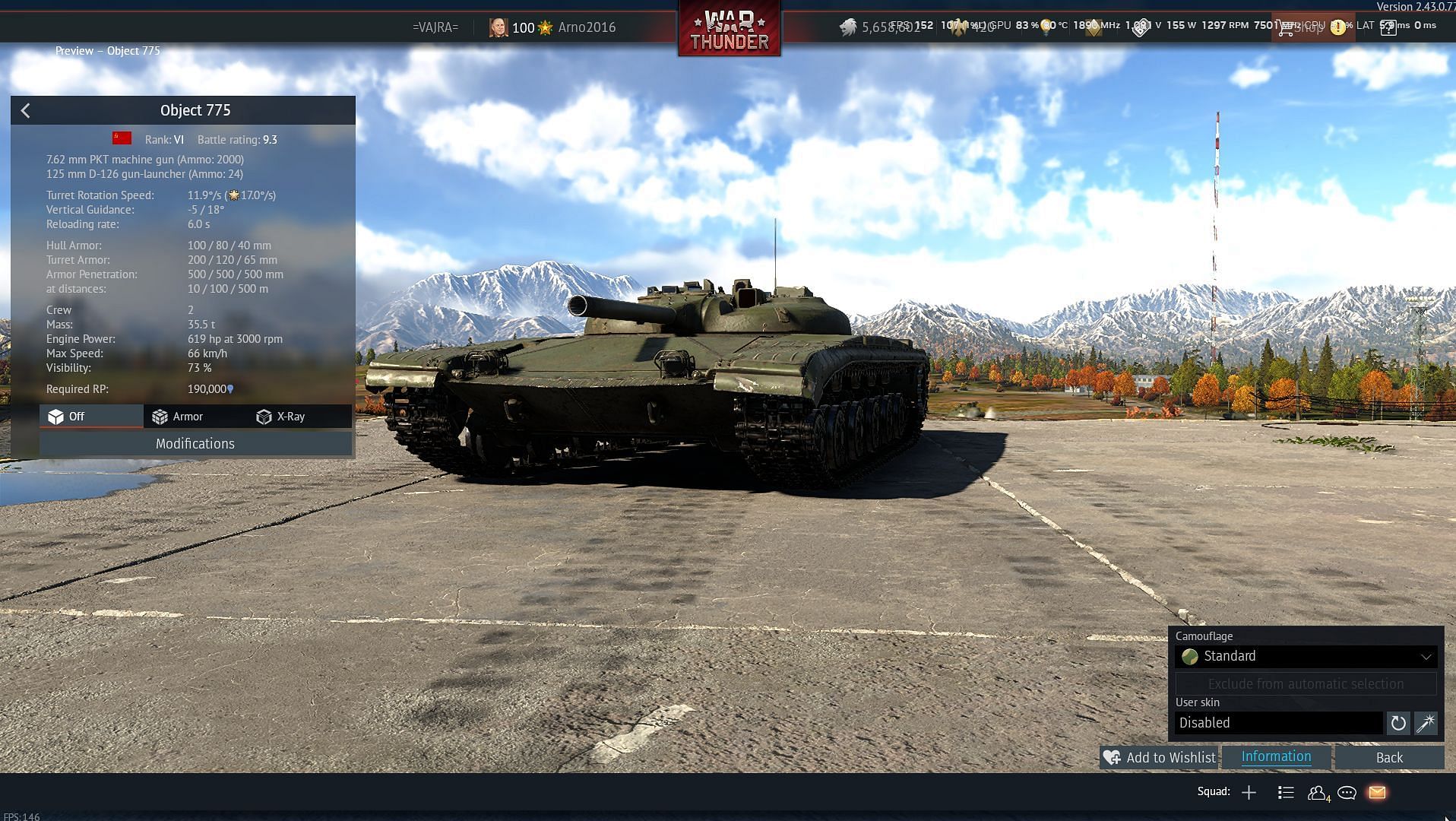
Task: Open the contacts and friends icon
Action: click(x=1318, y=793)
